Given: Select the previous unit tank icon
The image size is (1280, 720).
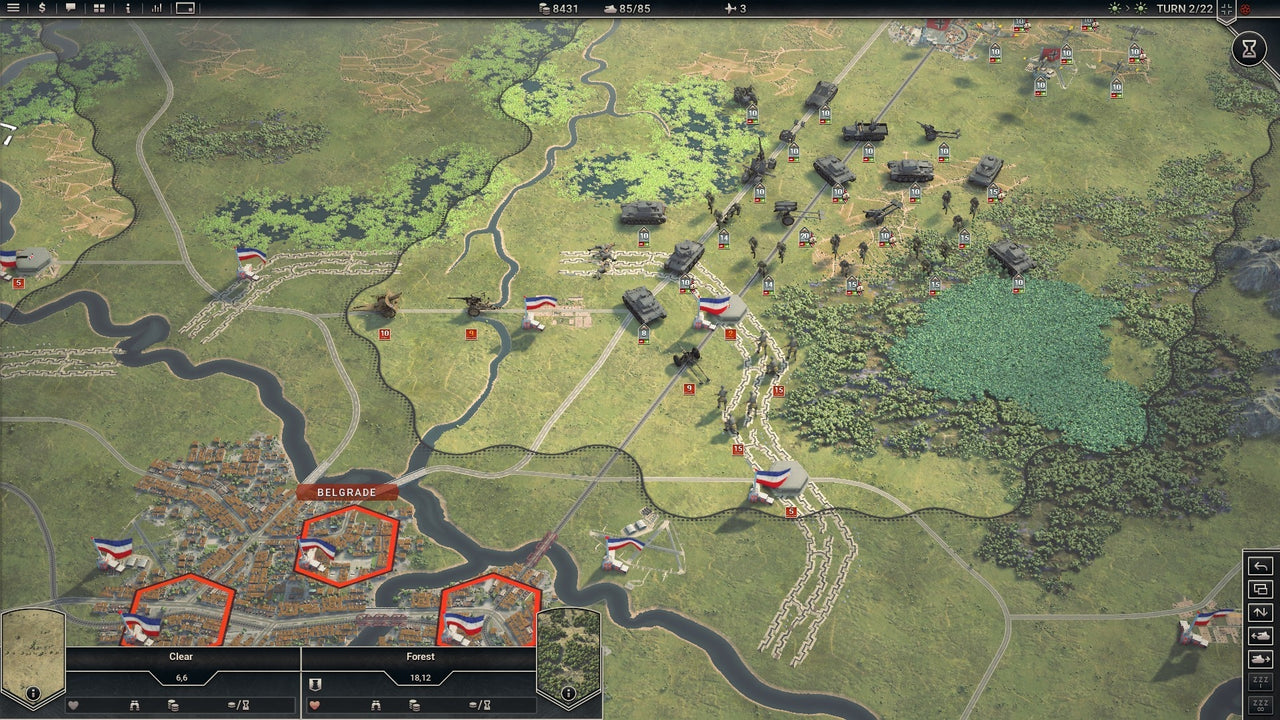Looking at the screenshot, I should (1261, 635).
